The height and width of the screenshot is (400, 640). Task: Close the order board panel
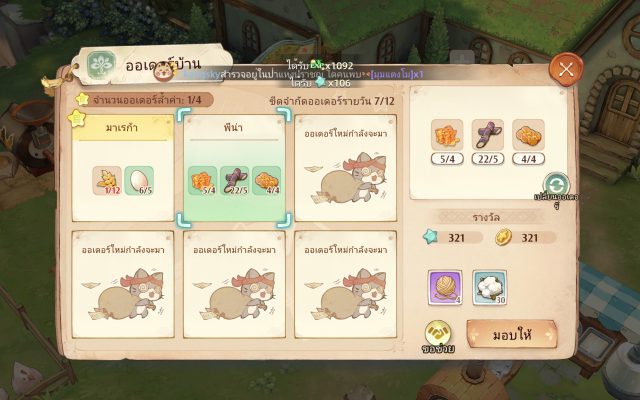click(x=566, y=69)
